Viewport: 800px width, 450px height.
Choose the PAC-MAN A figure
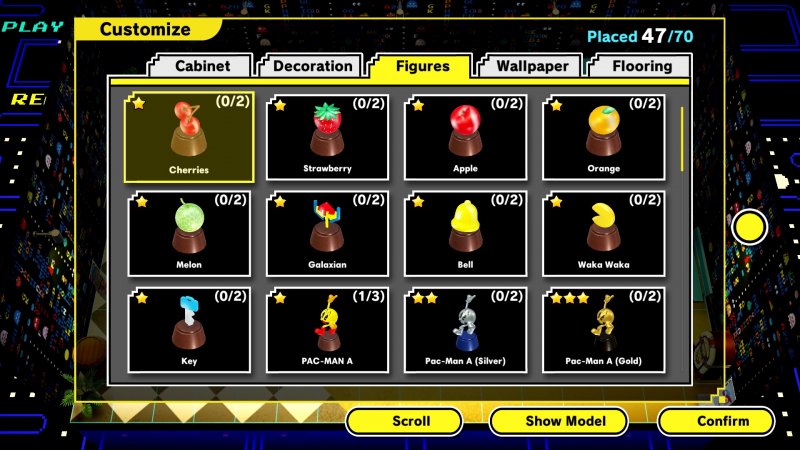coord(327,330)
